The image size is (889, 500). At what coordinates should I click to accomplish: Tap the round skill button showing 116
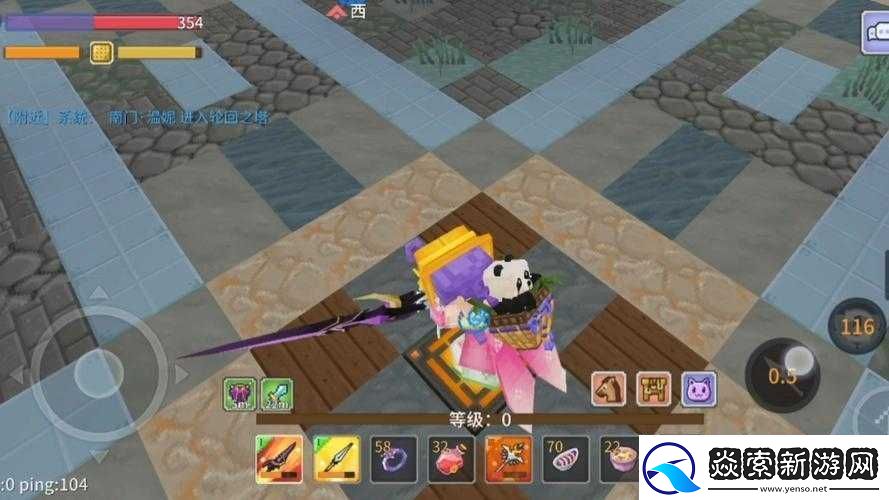coord(857,326)
